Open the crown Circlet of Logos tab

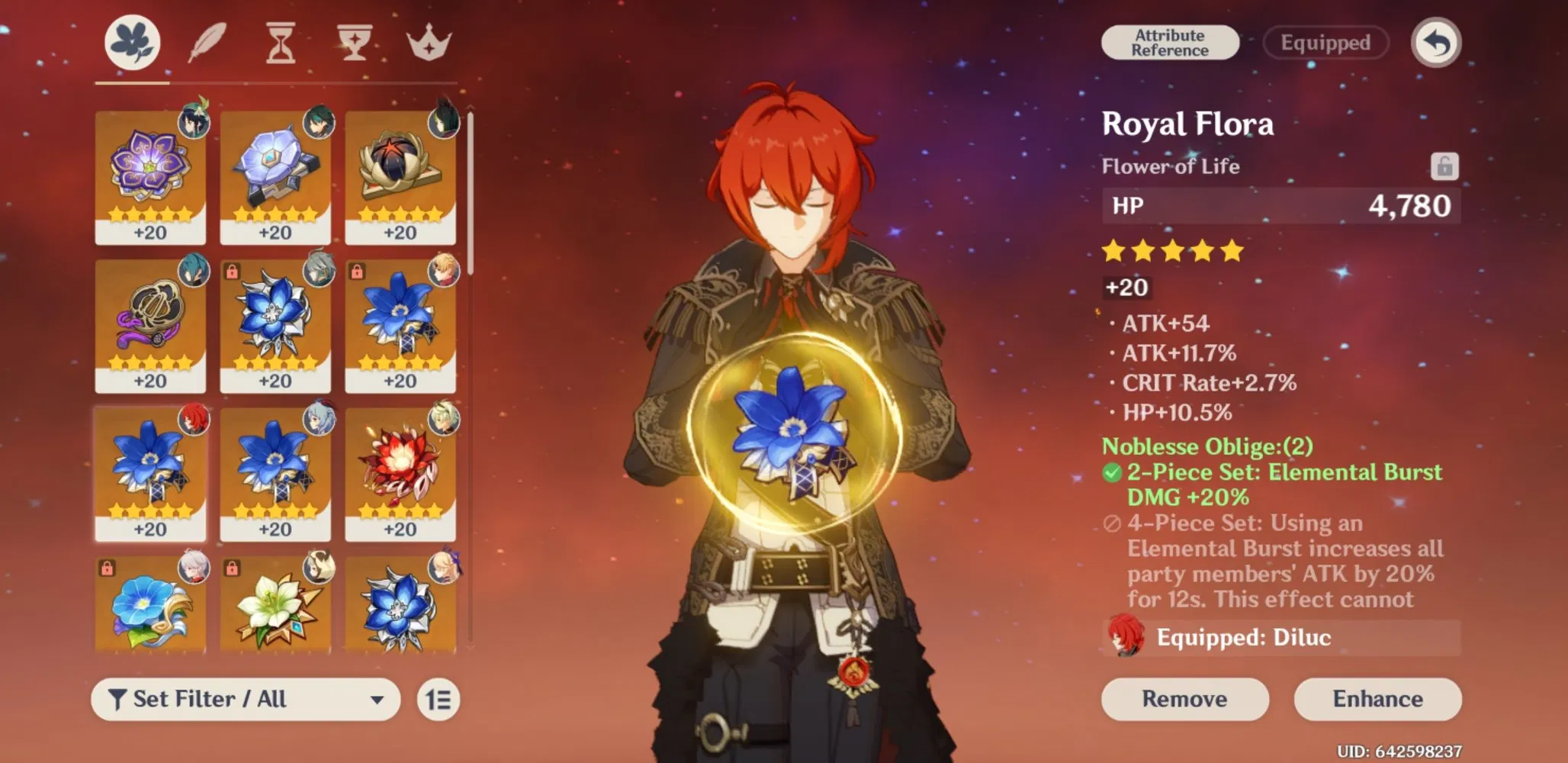(x=429, y=43)
